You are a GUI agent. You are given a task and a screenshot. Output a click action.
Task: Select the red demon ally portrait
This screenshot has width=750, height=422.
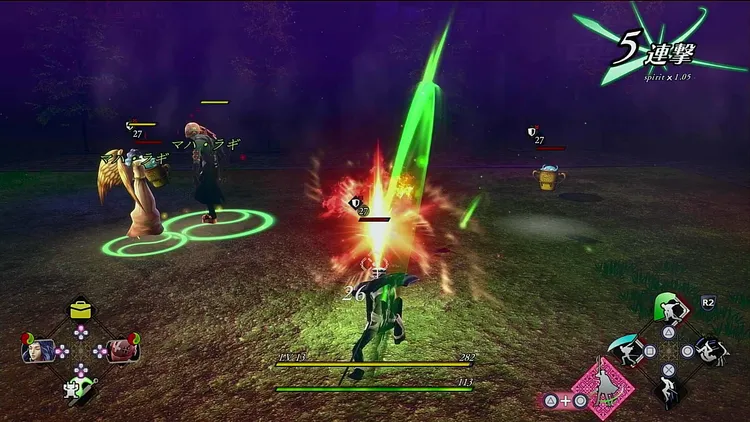click(x=122, y=350)
